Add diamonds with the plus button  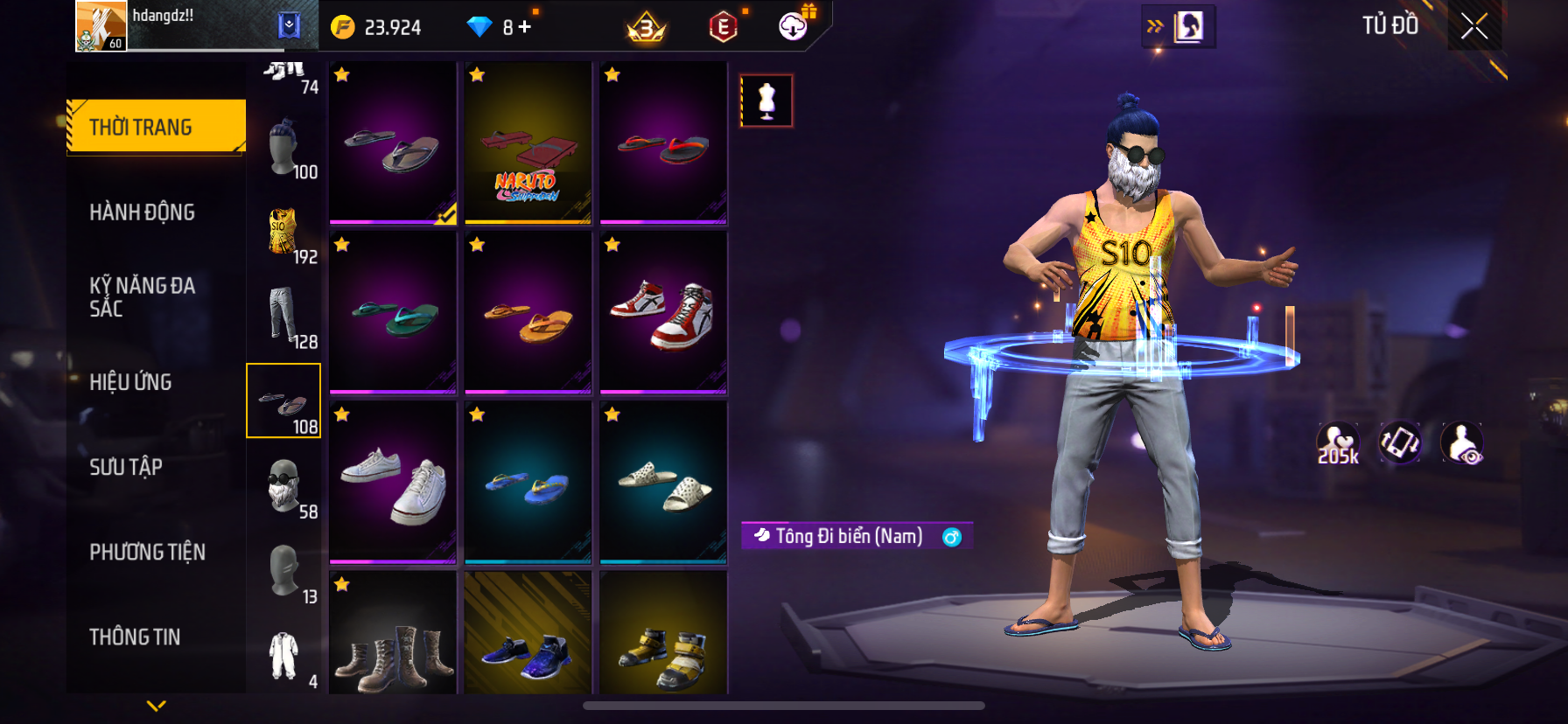pyautogui.click(x=524, y=27)
